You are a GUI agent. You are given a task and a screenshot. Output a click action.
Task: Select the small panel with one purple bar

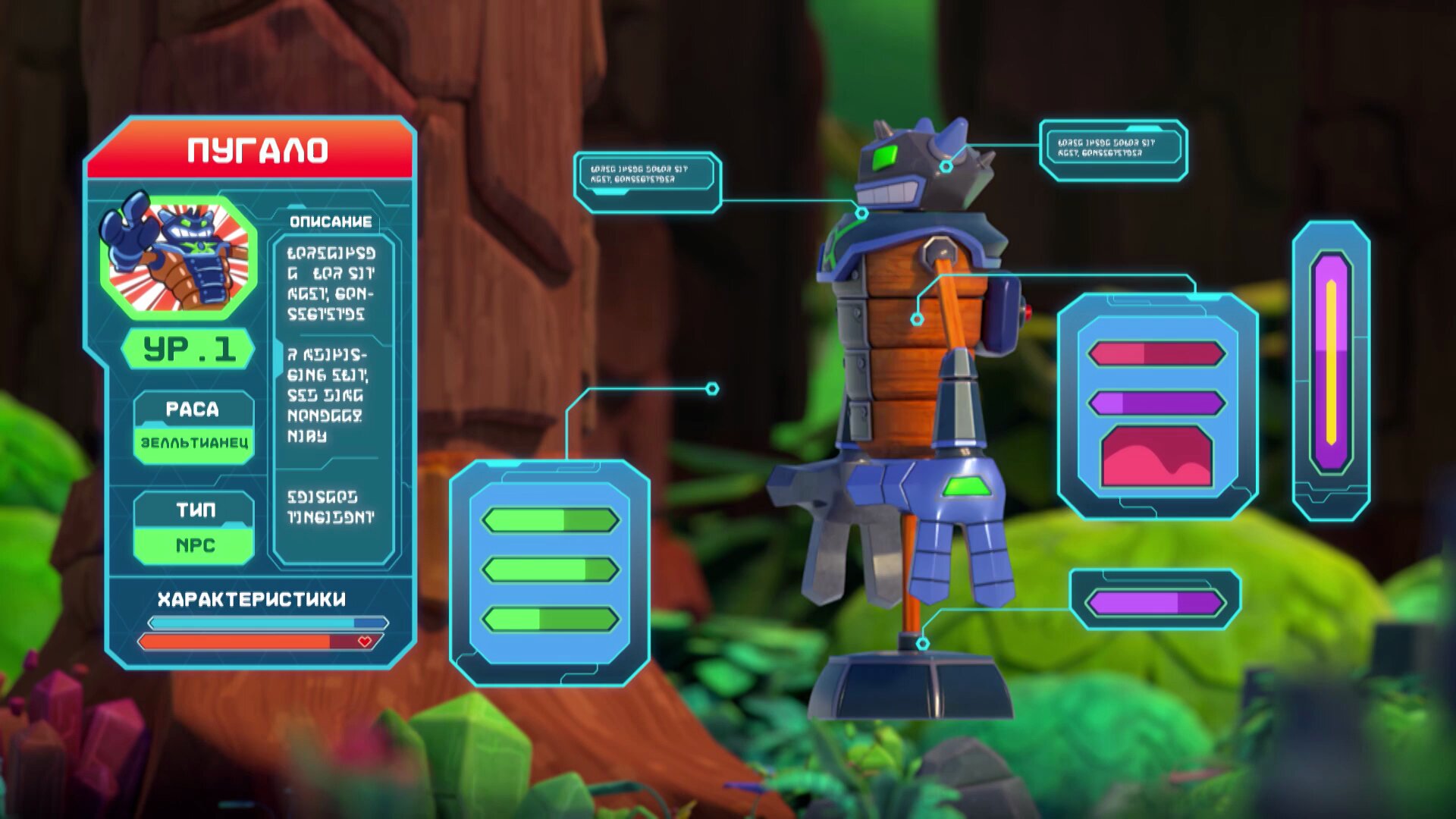1154,601
